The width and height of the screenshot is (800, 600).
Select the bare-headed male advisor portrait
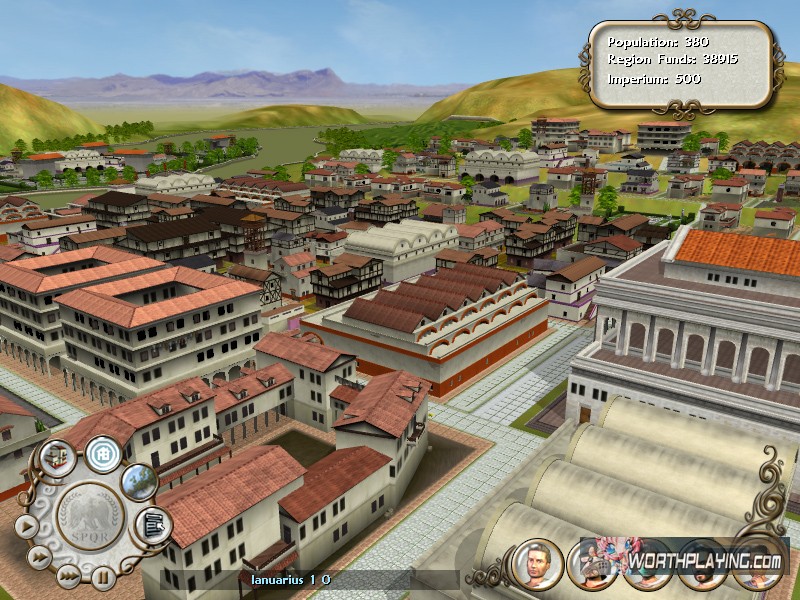point(538,563)
